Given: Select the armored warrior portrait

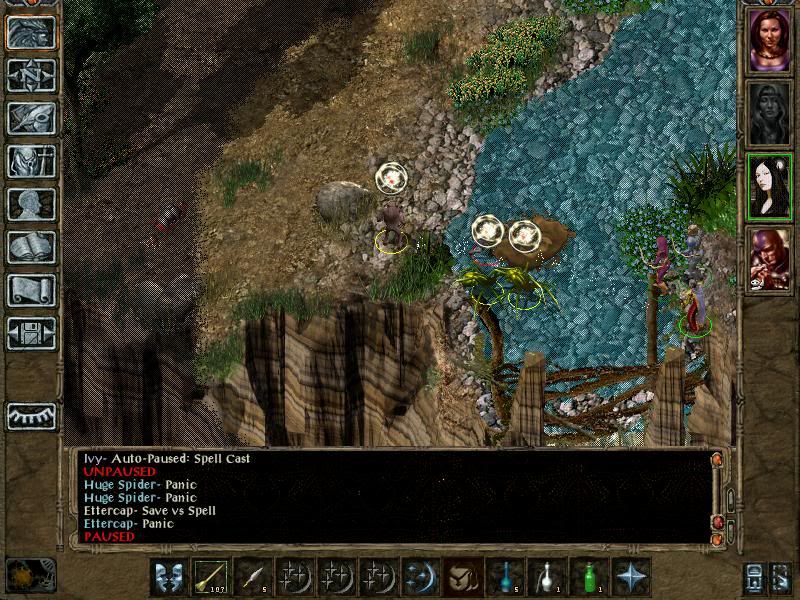Looking at the screenshot, I should [769, 260].
